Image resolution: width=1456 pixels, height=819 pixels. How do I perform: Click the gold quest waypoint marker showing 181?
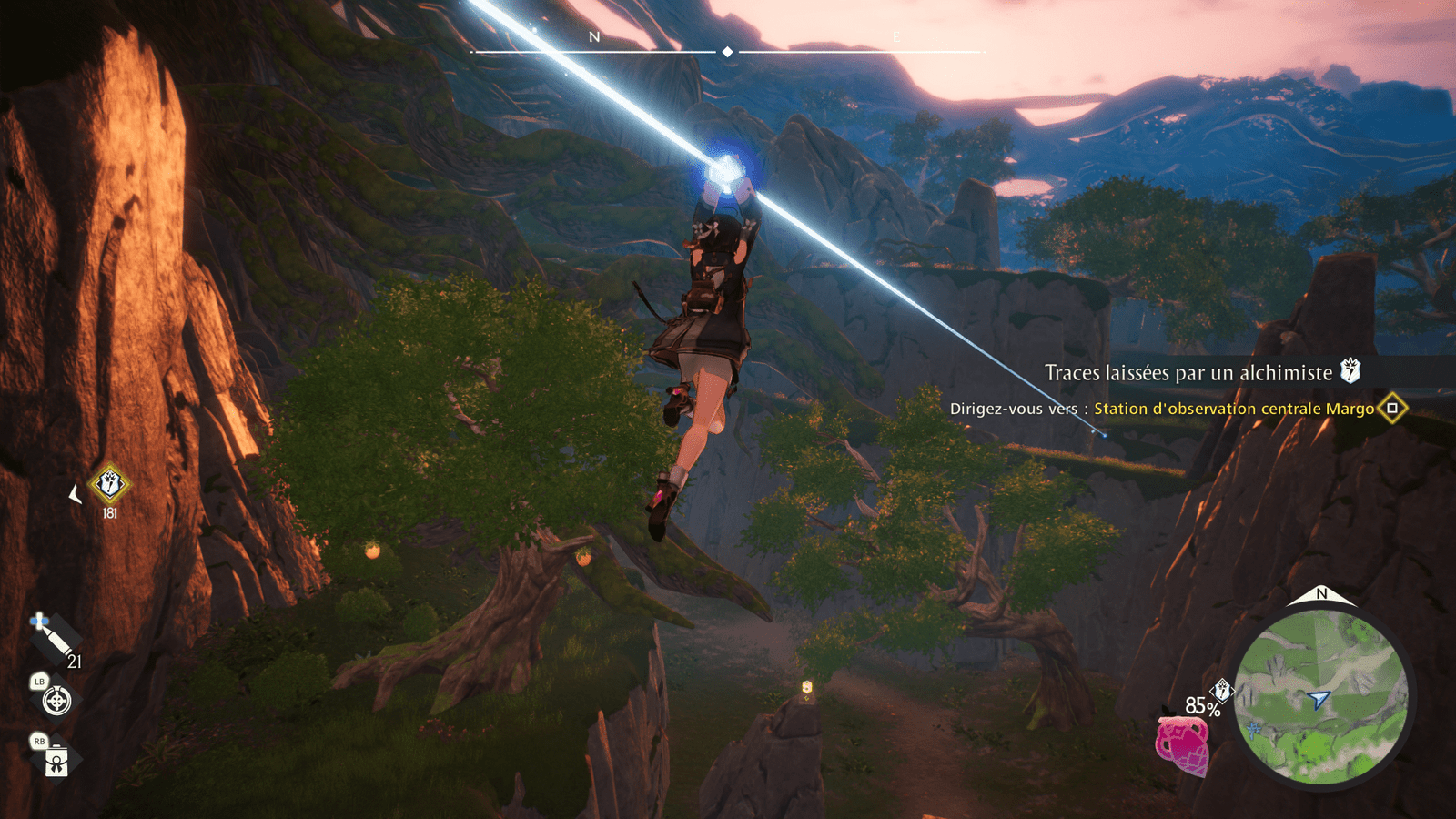click(110, 485)
